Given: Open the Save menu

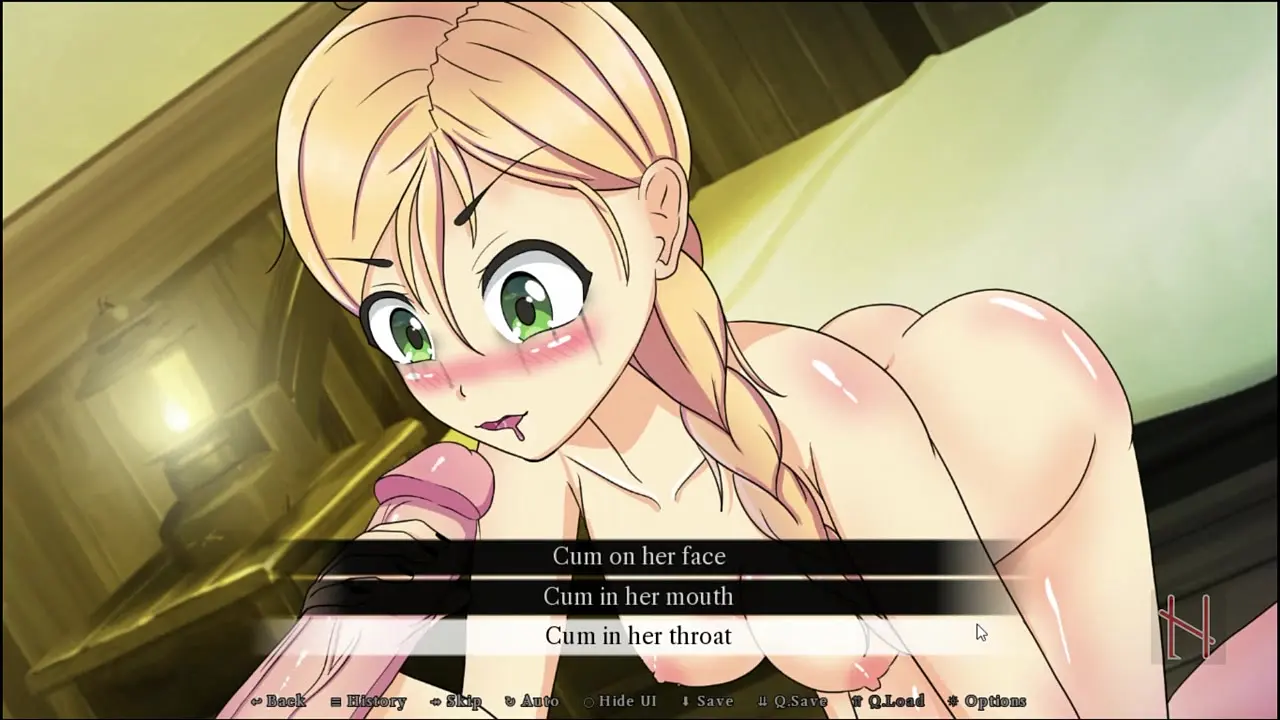Looking at the screenshot, I should pos(707,701).
